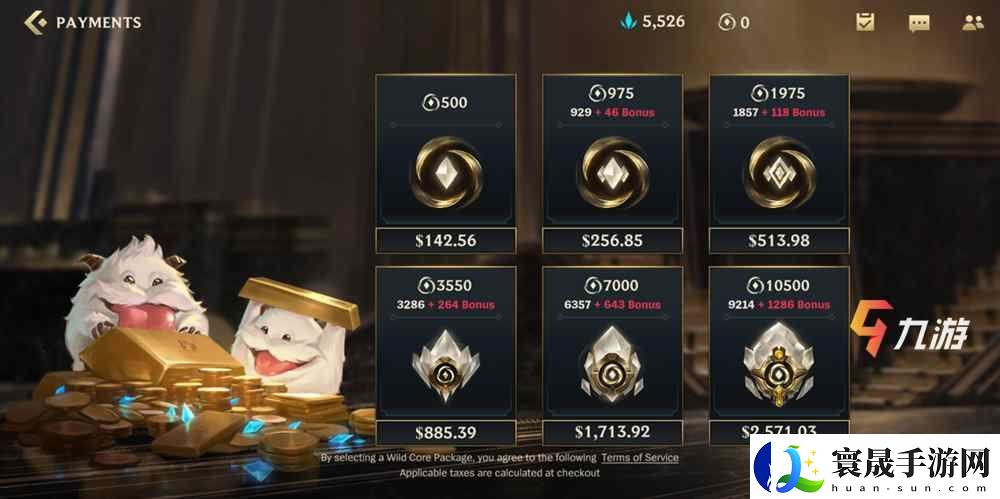
Task: Open the friends list icon
Action: pyautogui.click(x=972, y=22)
